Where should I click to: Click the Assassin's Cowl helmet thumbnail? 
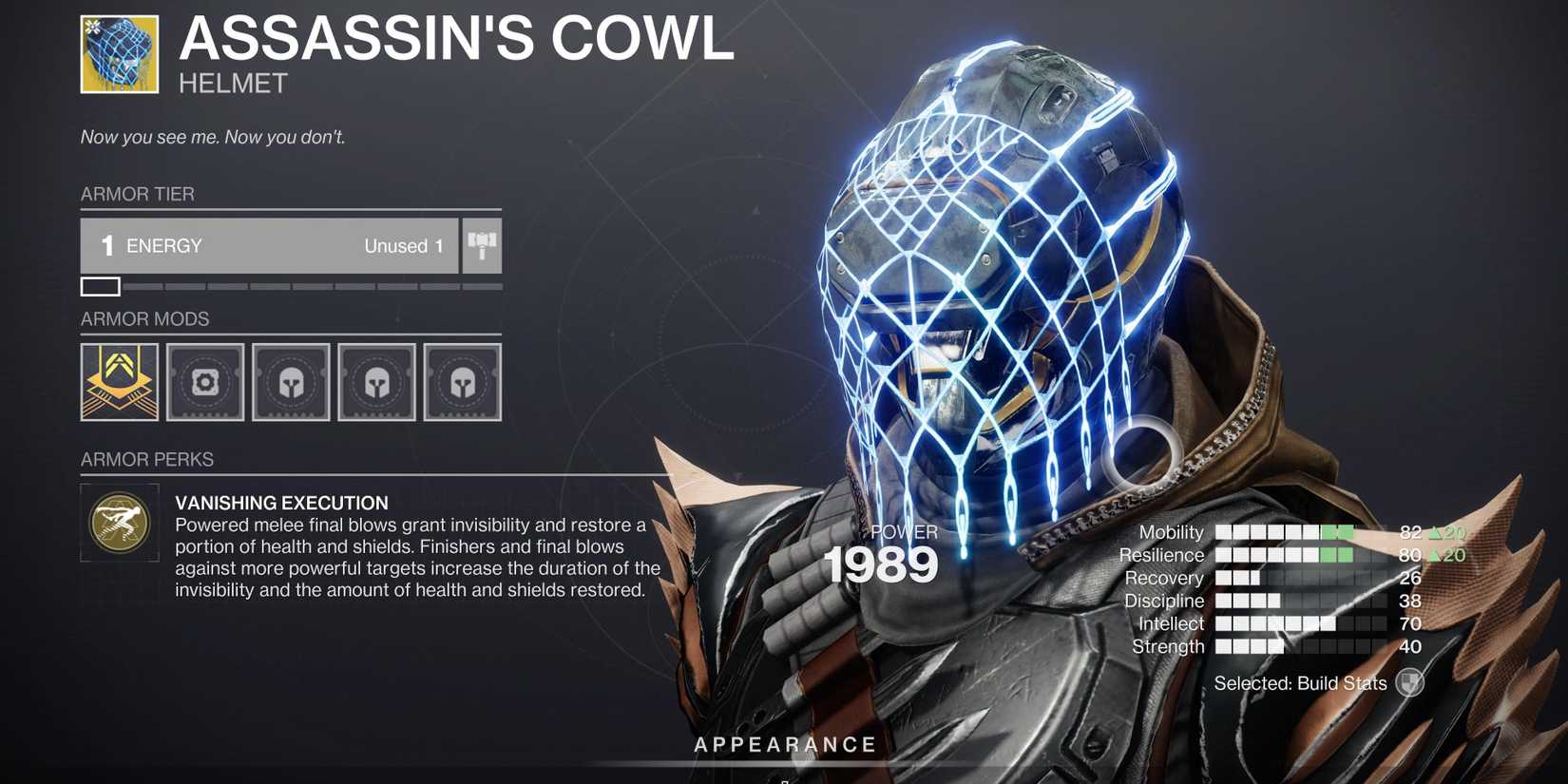(118, 52)
